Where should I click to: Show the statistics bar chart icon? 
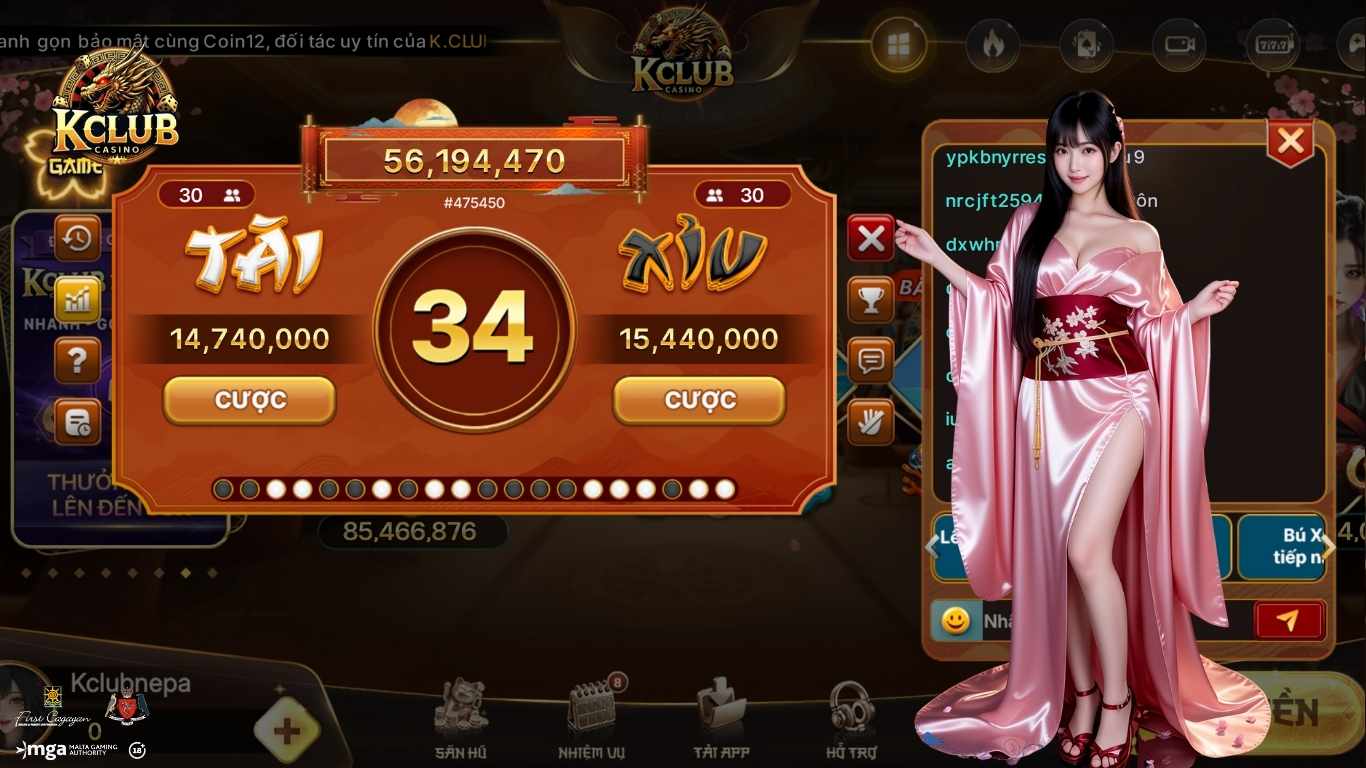coord(77,299)
